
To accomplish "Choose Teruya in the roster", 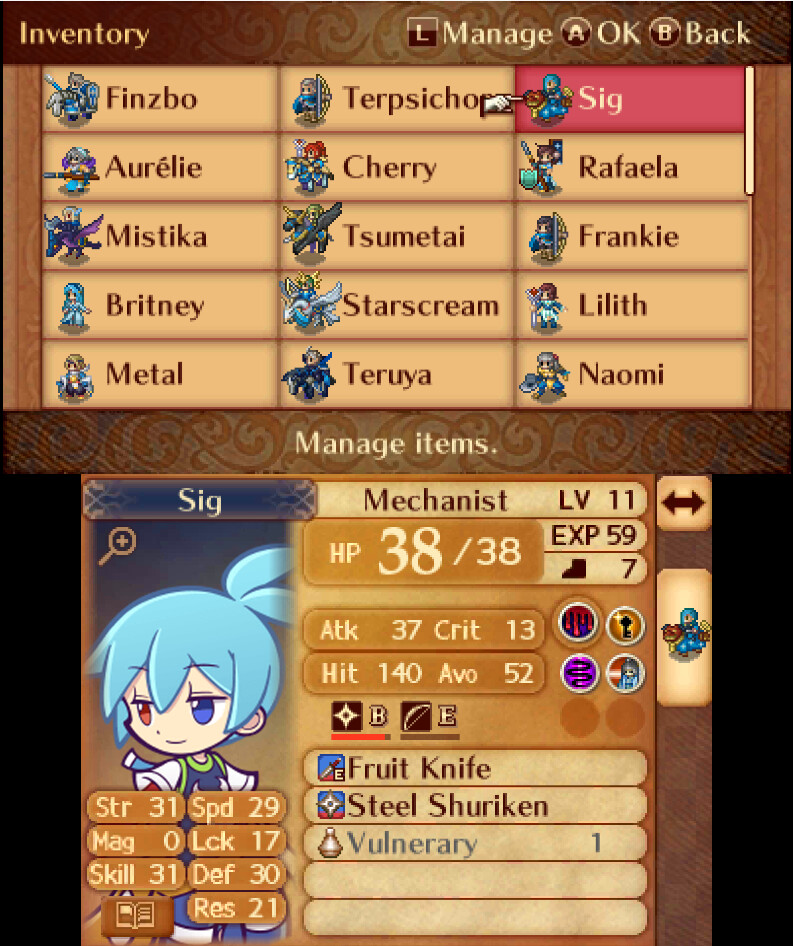I will pos(397,374).
